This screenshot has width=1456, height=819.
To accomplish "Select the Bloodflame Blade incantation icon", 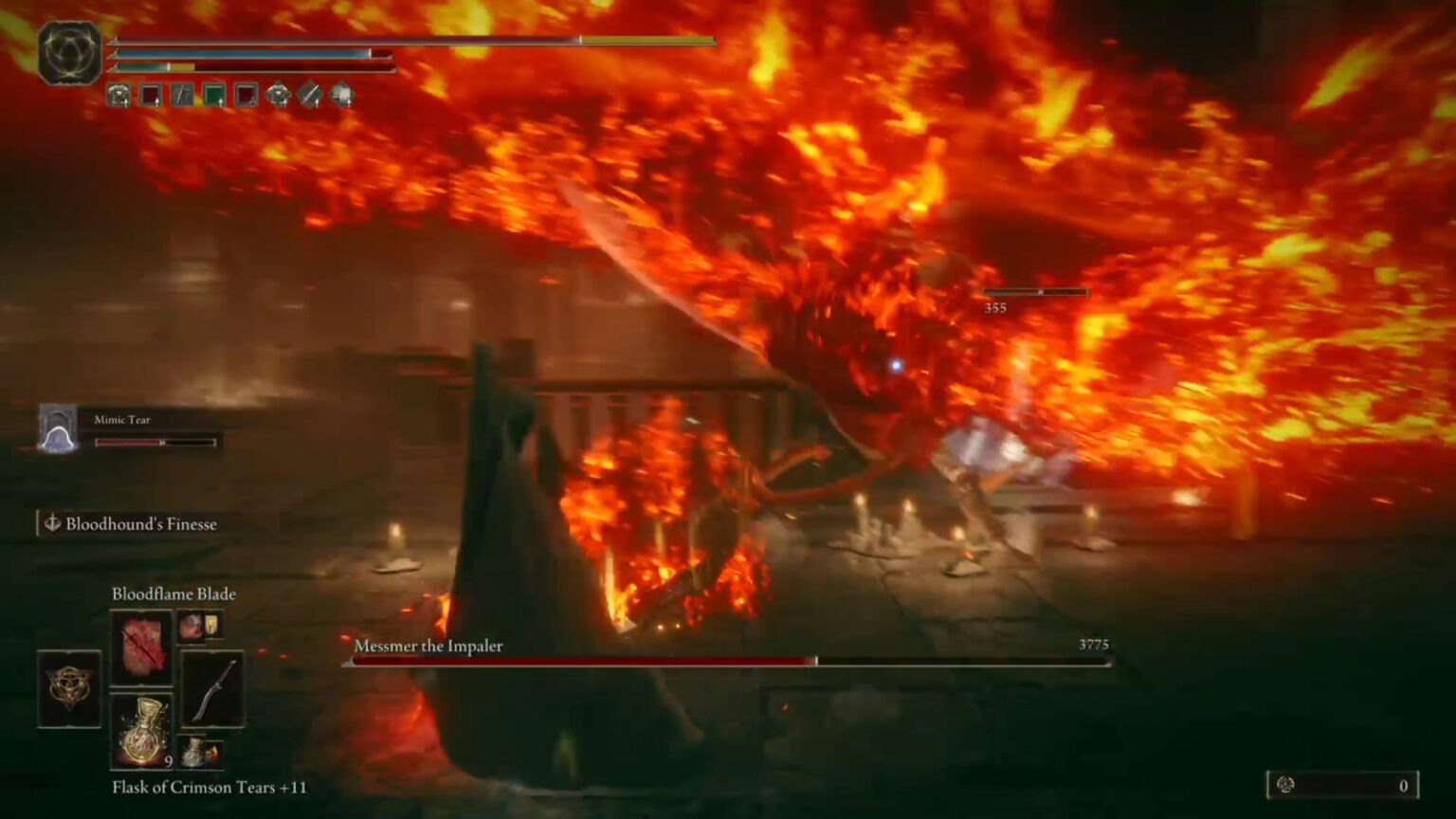I will pyautogui.click(x=142, y=650).
